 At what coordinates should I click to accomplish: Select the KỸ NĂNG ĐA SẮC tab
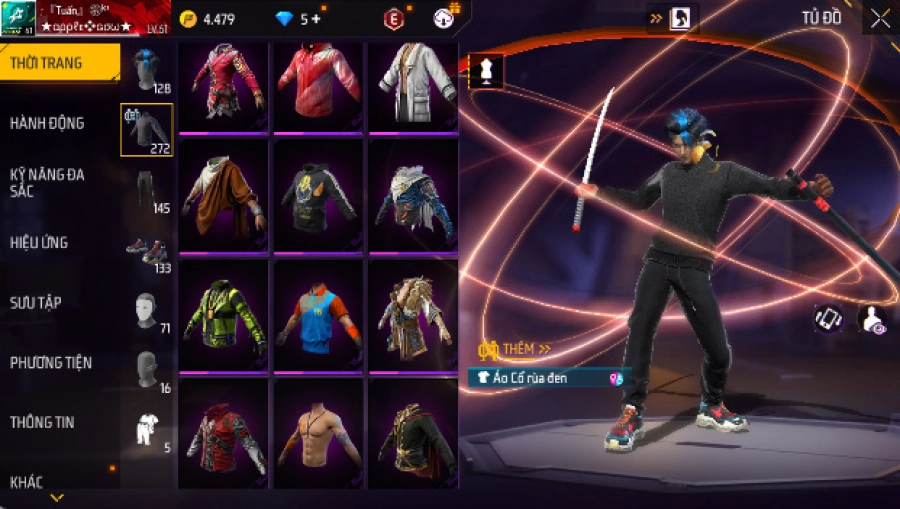pos(47,182)
